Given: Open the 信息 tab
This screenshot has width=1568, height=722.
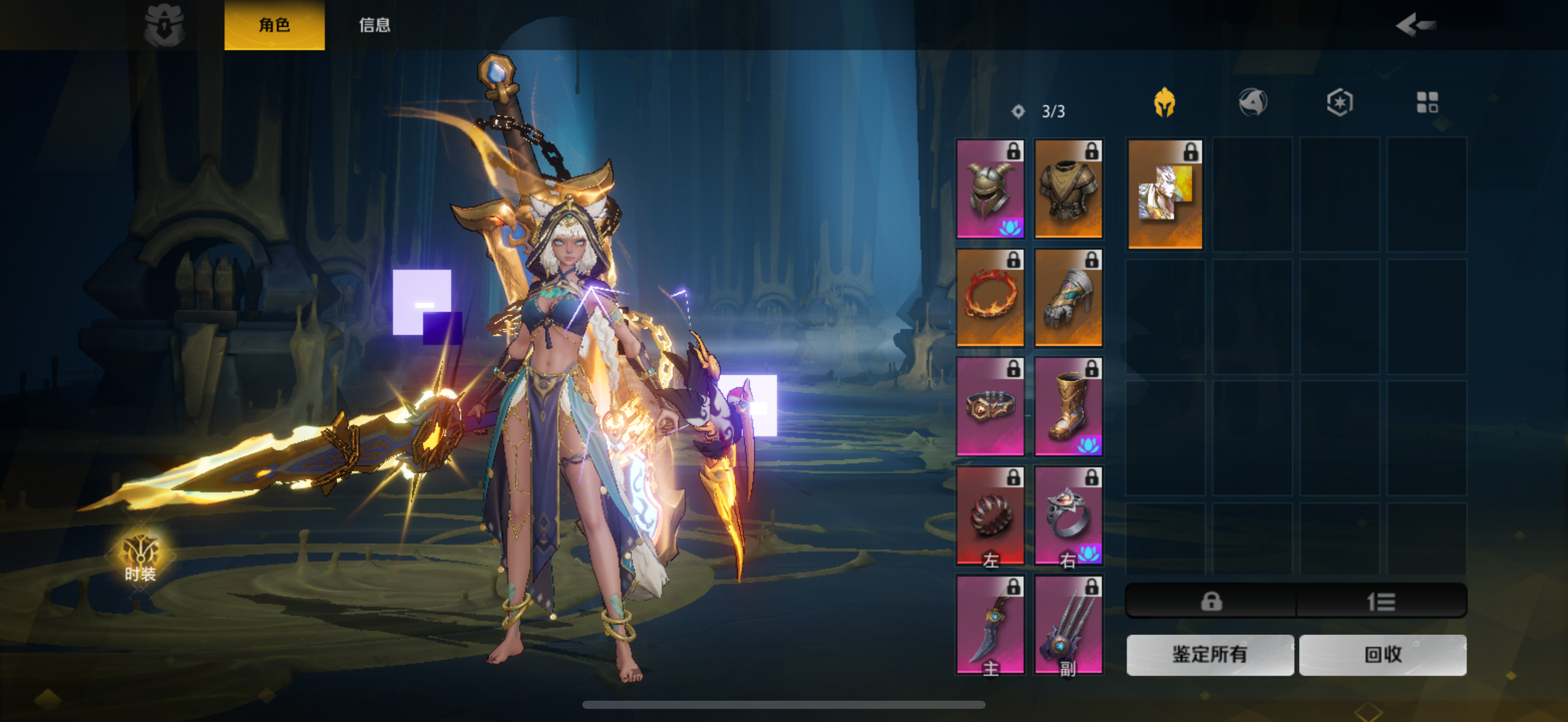Looking at the screenshot, I should 374,25.
